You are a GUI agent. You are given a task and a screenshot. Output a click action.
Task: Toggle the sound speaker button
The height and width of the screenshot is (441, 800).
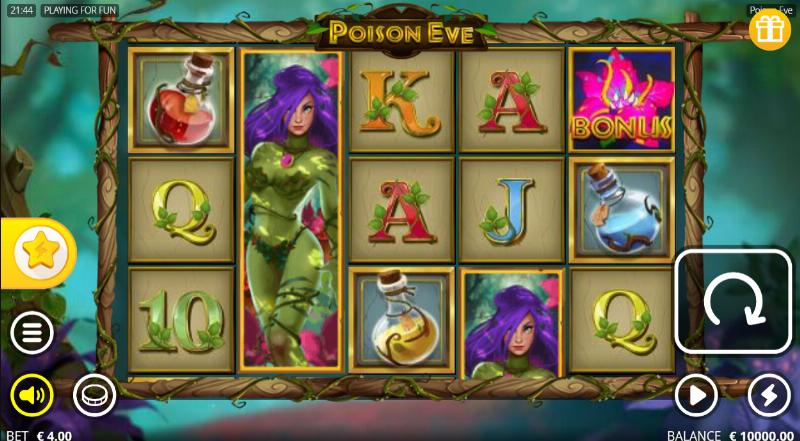tap(32, 396)
